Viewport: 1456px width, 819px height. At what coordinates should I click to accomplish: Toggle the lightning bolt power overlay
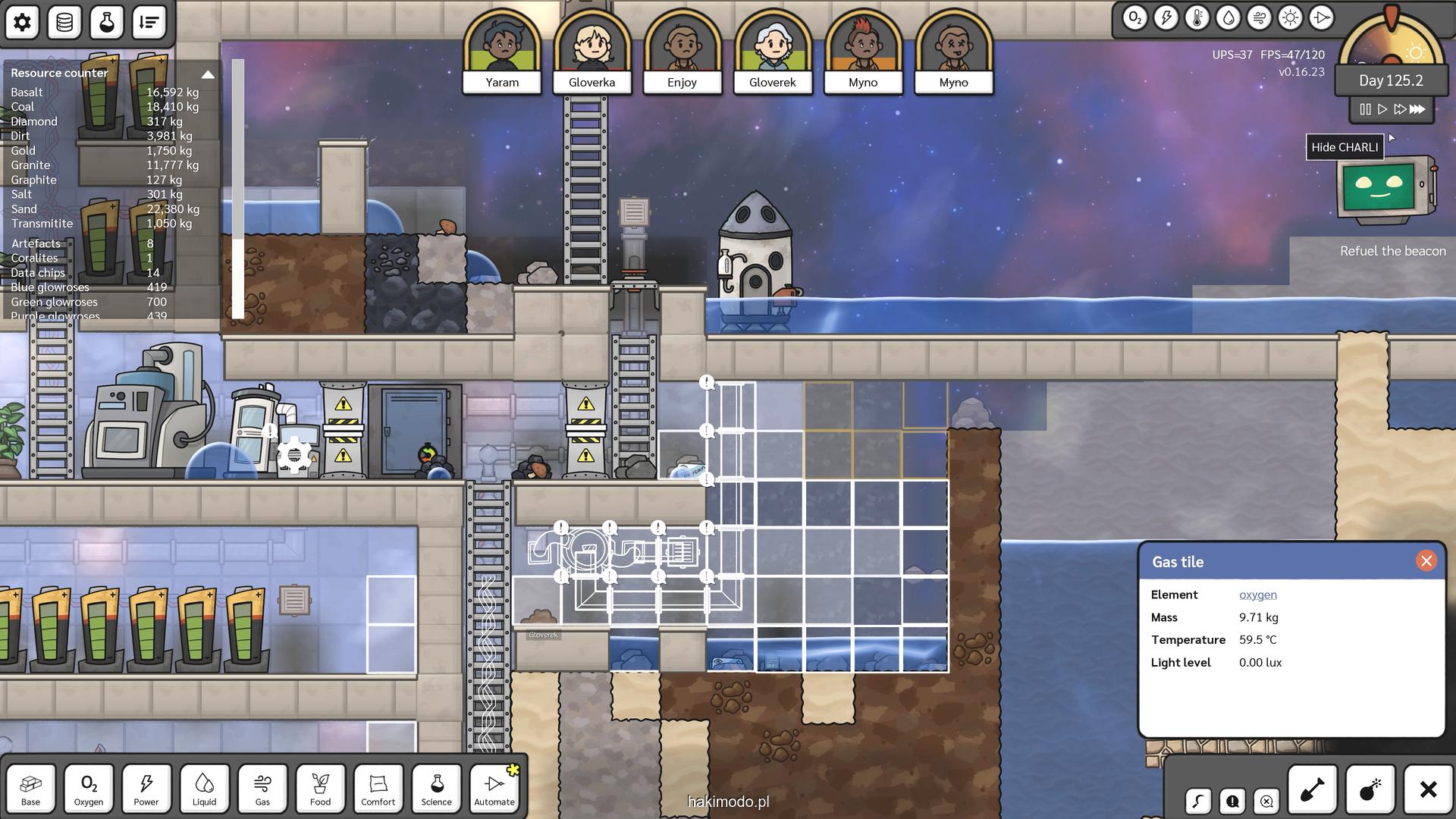1166,18
